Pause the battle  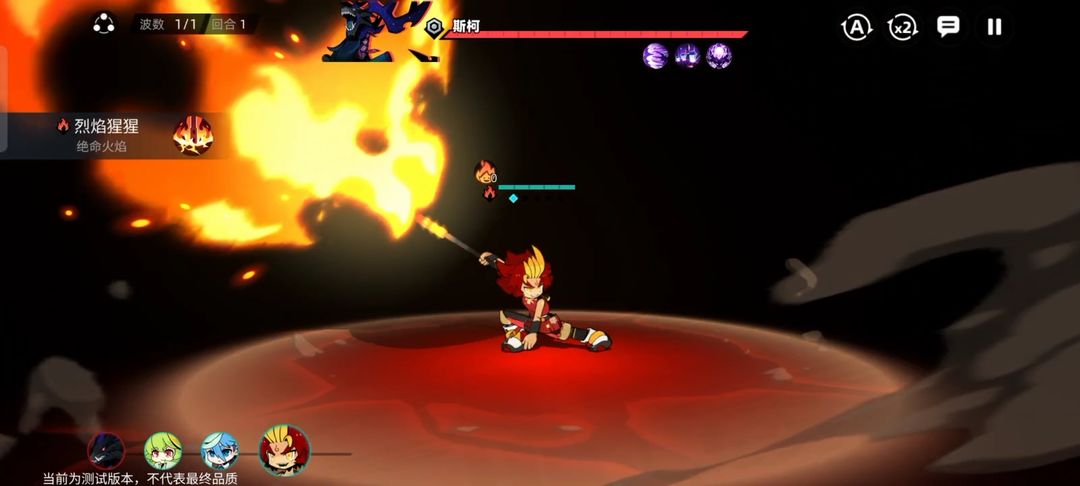tap(994, 27)
